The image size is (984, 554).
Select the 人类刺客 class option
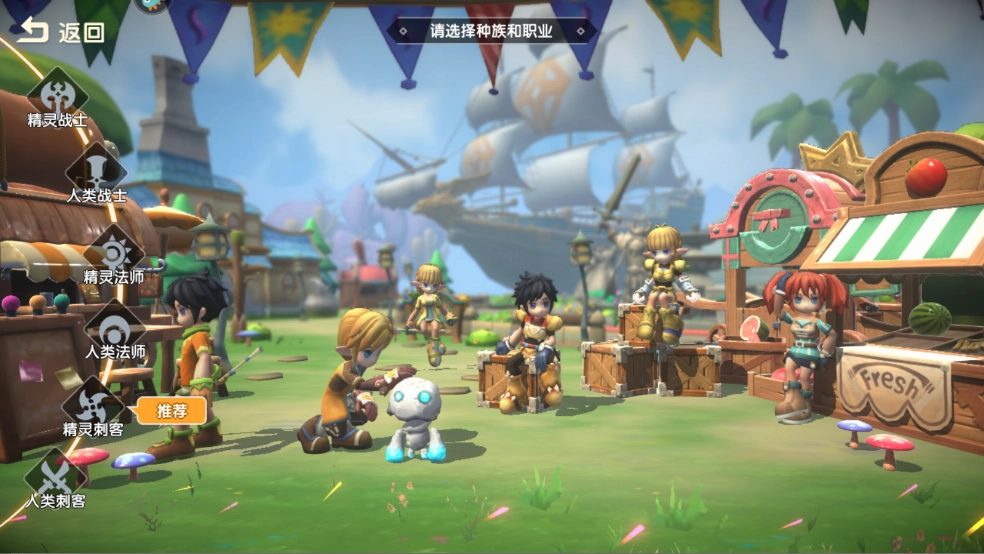coord(55,478)
